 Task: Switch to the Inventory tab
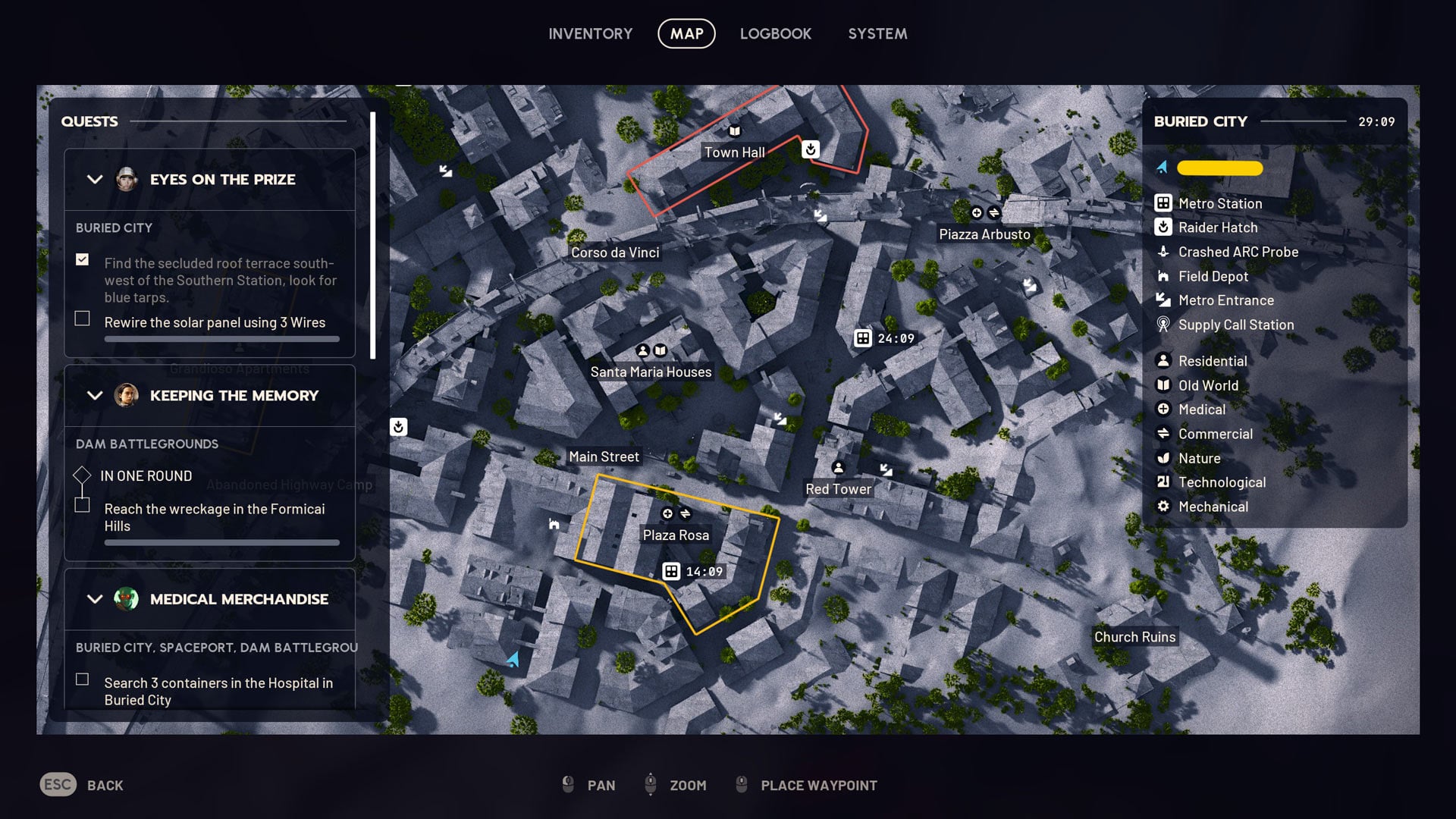point(591,33)
